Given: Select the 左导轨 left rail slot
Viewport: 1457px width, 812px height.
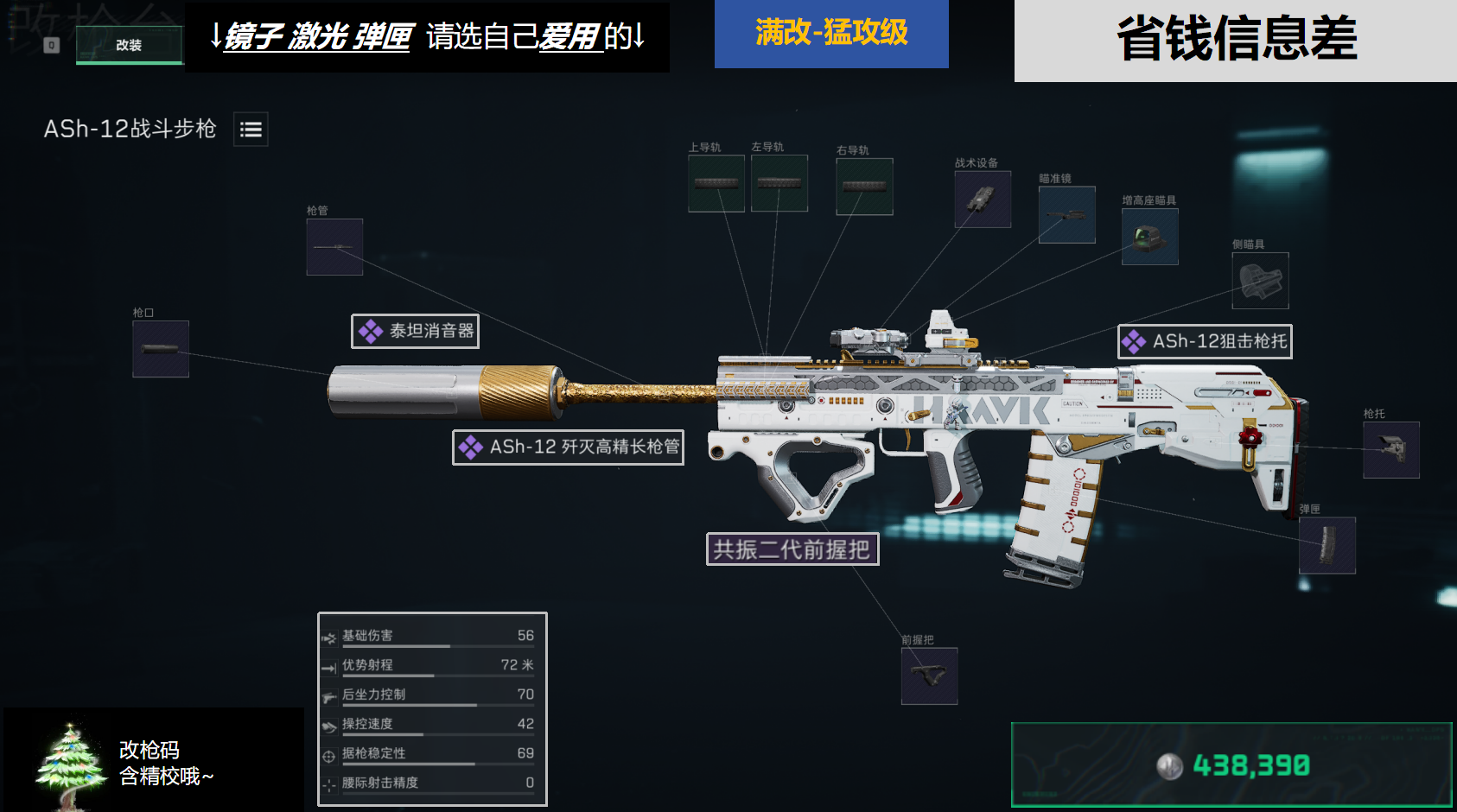Looking at the screenshot, I should (779, 183).
